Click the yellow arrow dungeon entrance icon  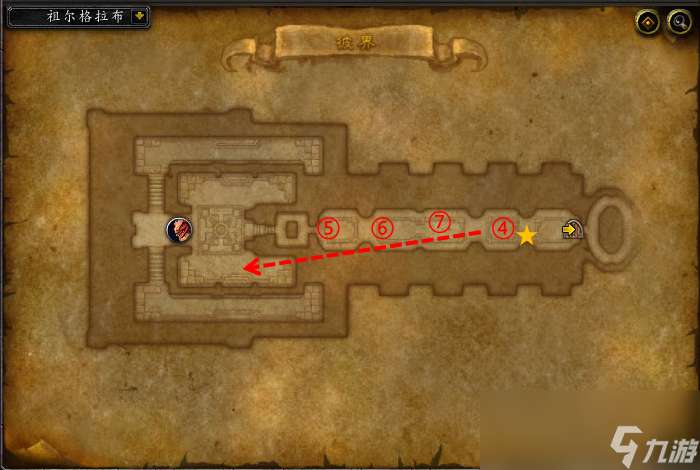[x=572, y=231]
